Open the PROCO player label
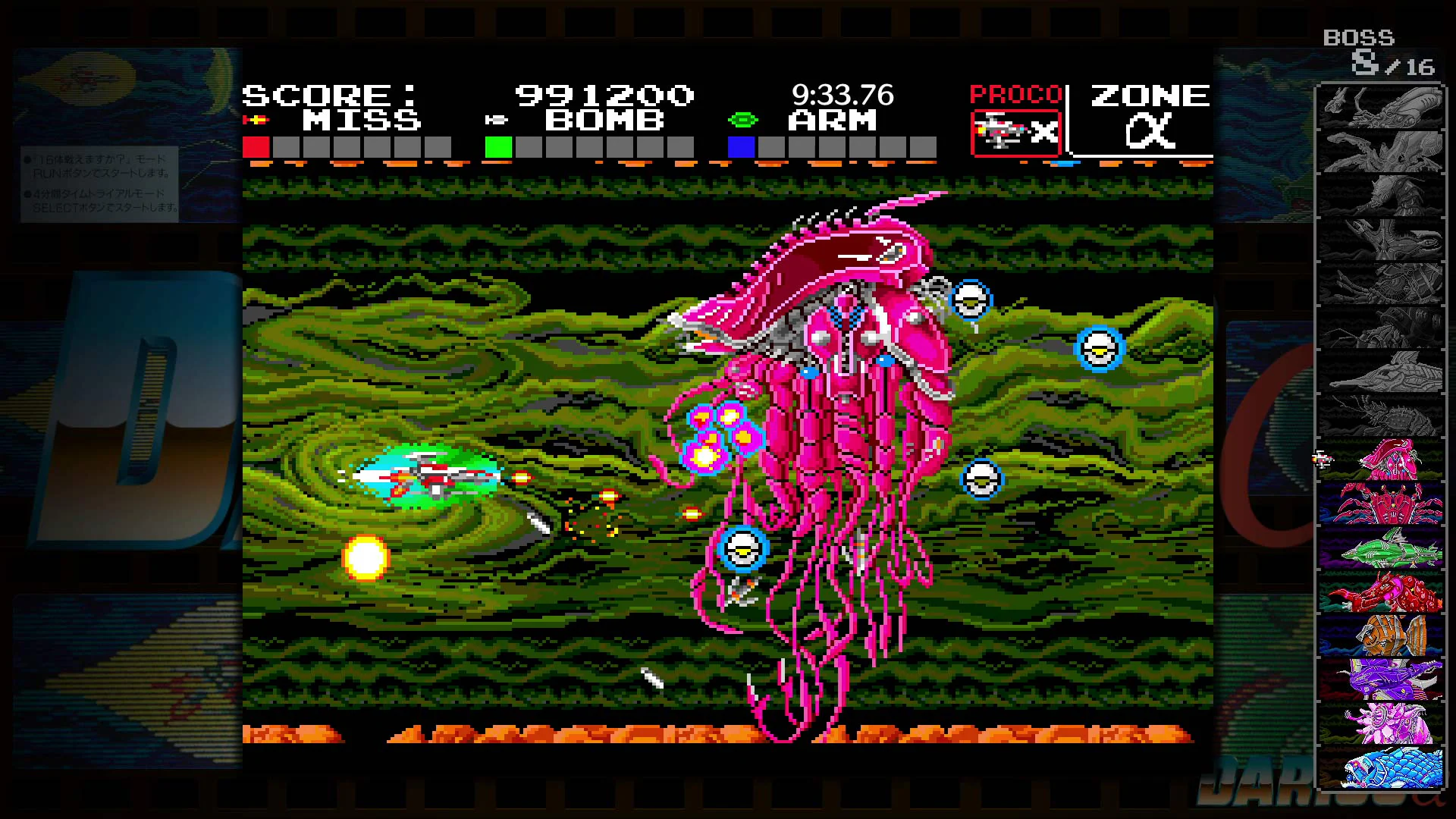 pyautogui.click(x=1016, y=94)
